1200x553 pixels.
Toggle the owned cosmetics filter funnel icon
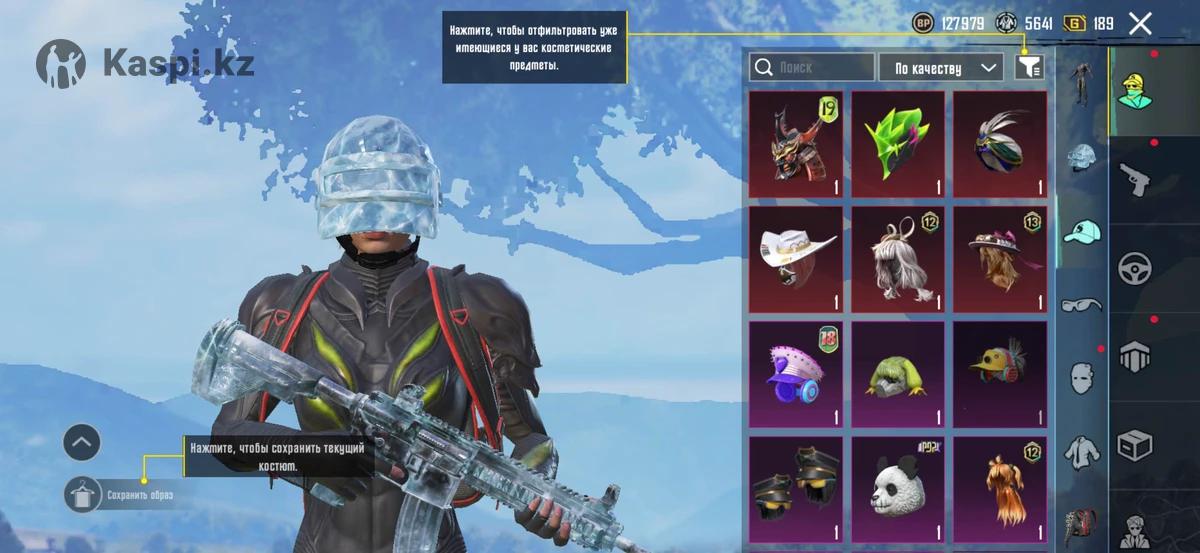pyautogui.click(x=1029, y=67)
